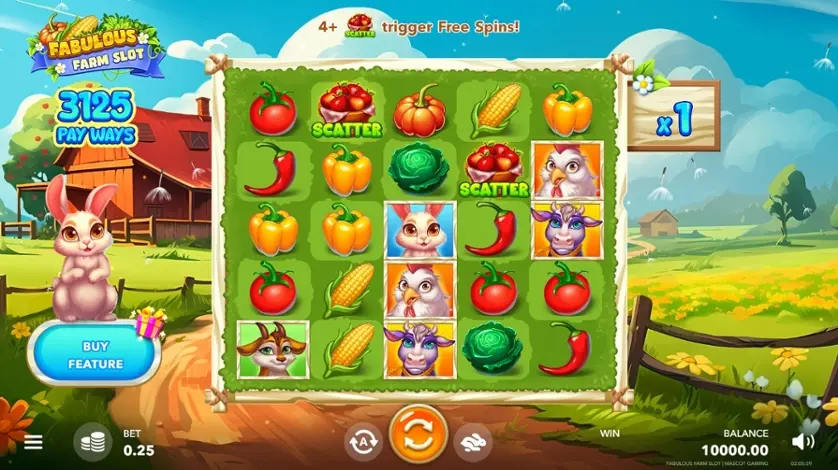Adjust the bet via coin stack icon
This screenshot has width=838, height=470.
click(93, 441)
